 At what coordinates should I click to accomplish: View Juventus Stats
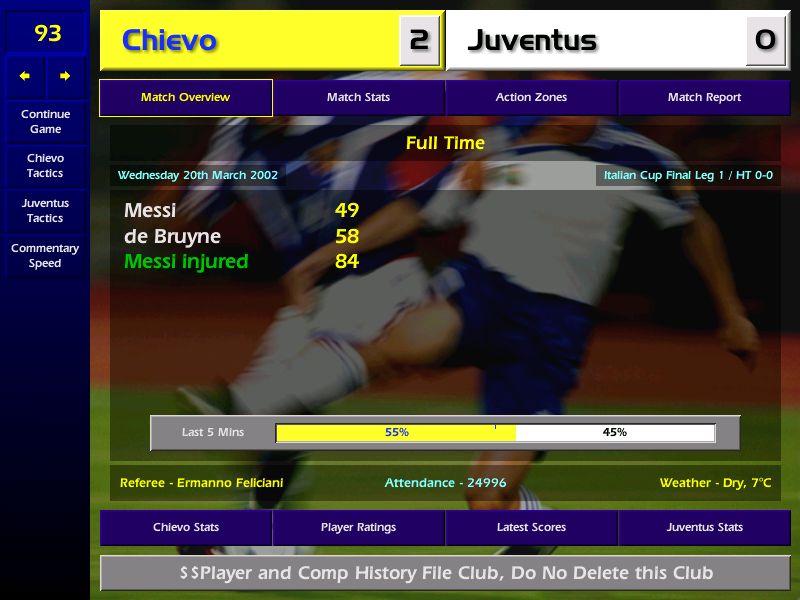pyautogui.click(x=704, y=527)
